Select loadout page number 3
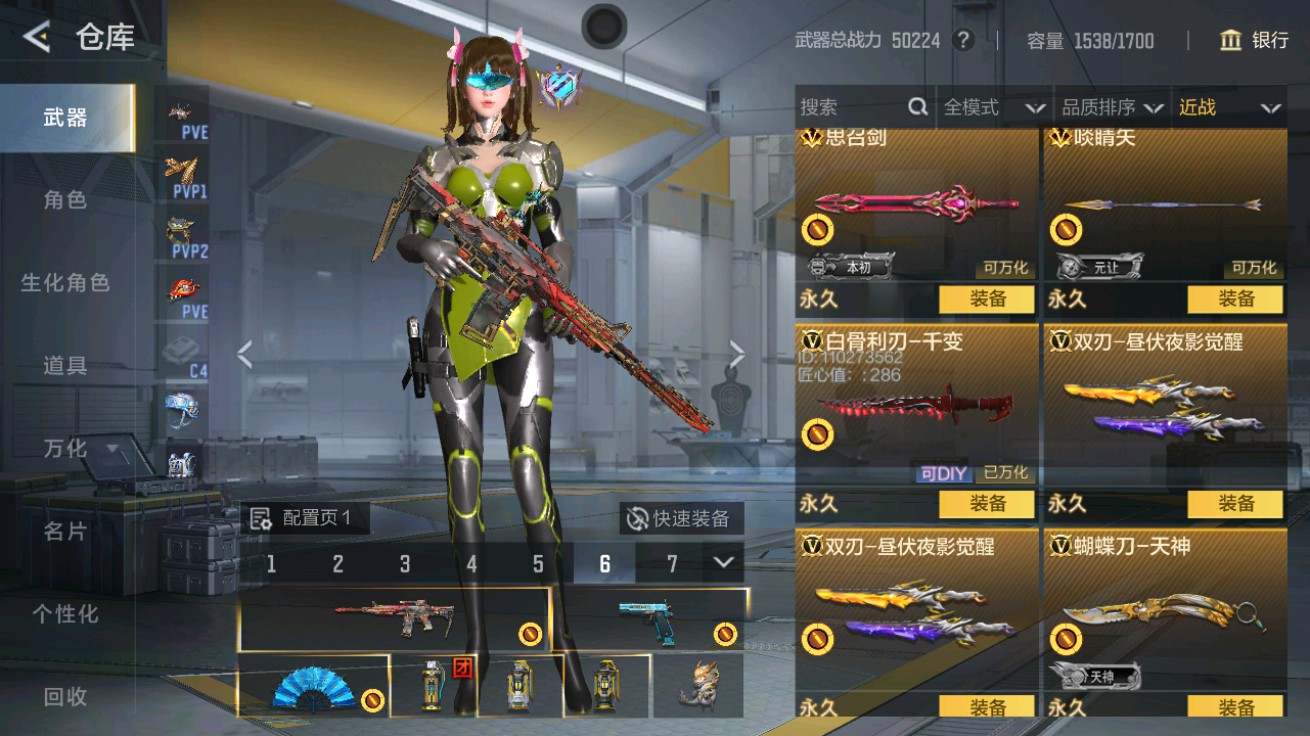This screenshot has height=736, width=1310. coord(406,563)
